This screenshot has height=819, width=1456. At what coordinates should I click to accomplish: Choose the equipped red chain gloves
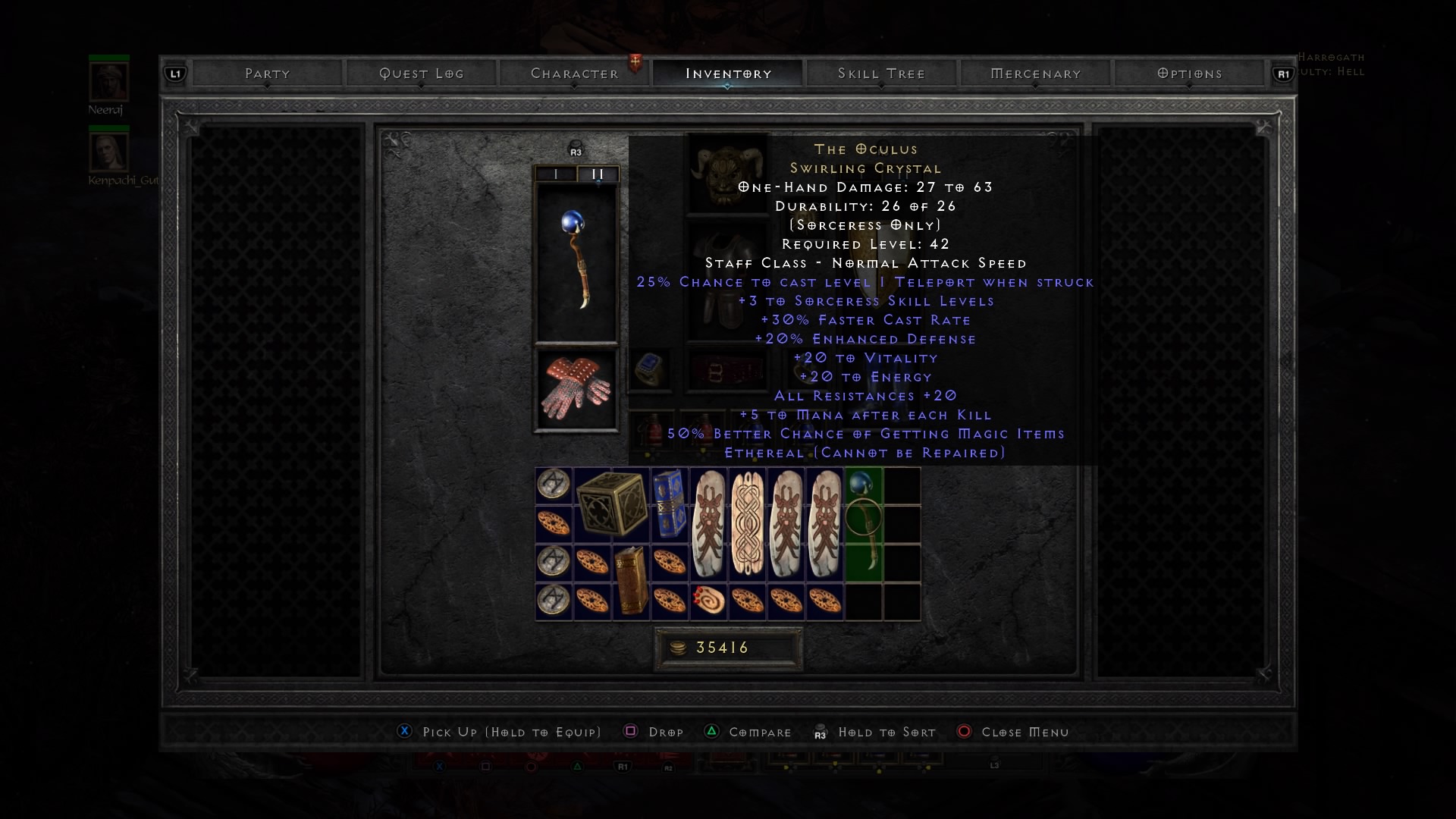(576, 389)
